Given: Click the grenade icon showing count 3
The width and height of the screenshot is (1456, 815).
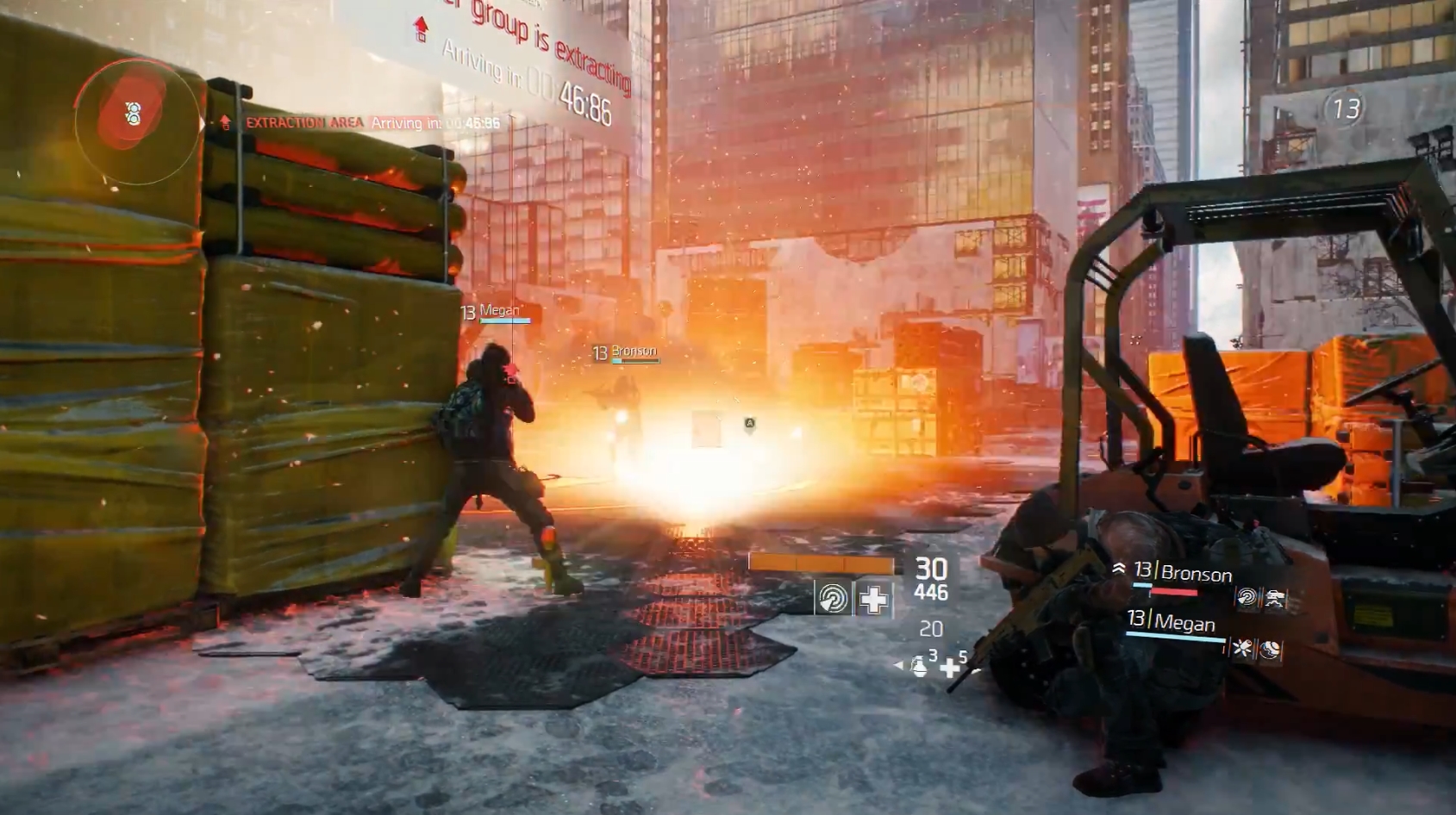Looking at the screenshot, I should [x=920, y=669].
